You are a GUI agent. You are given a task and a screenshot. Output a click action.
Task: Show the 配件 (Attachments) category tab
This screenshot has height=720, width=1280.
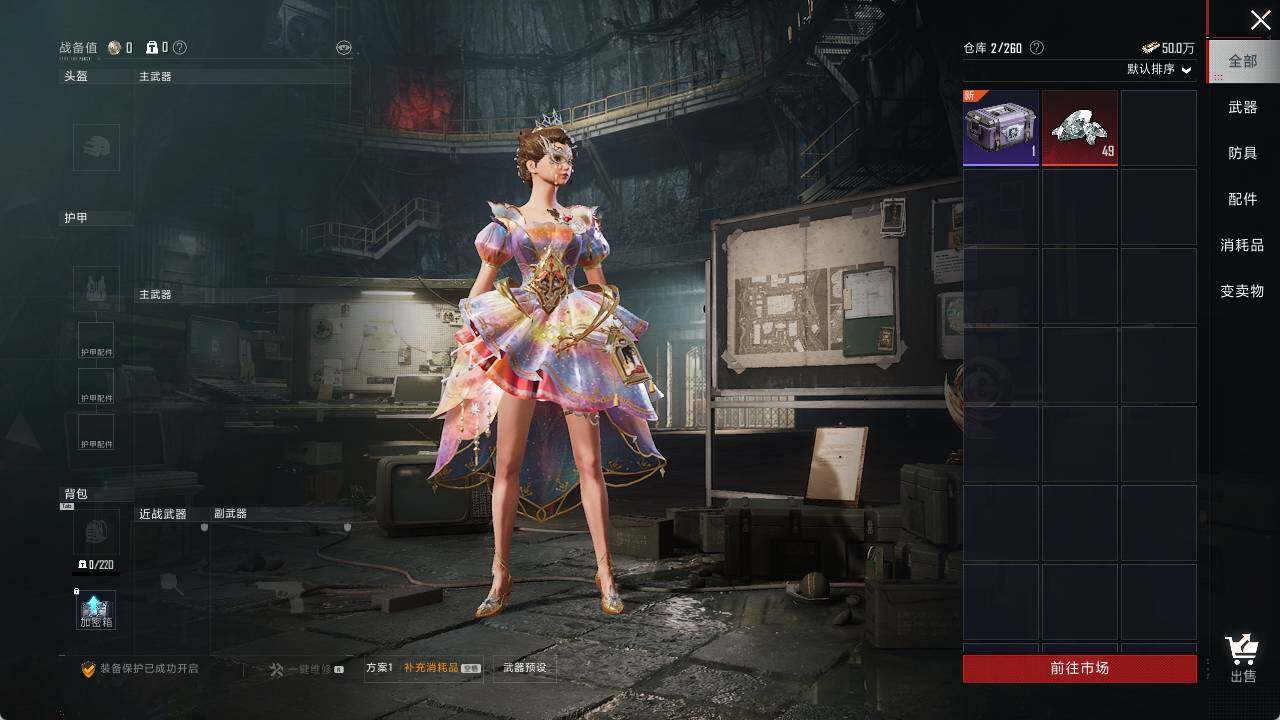coord(1243,199)
